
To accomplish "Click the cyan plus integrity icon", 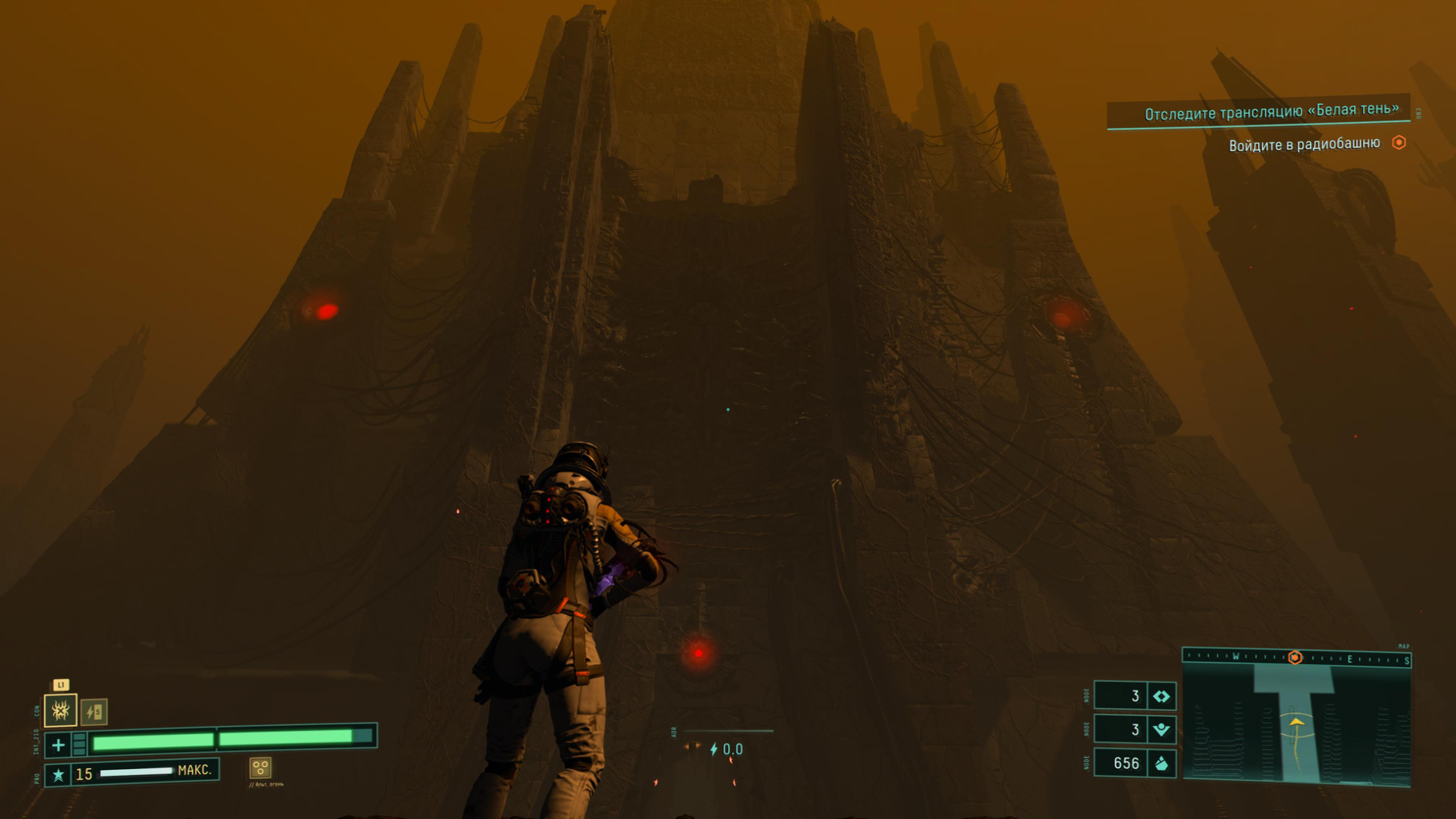I will click(58, 745).
